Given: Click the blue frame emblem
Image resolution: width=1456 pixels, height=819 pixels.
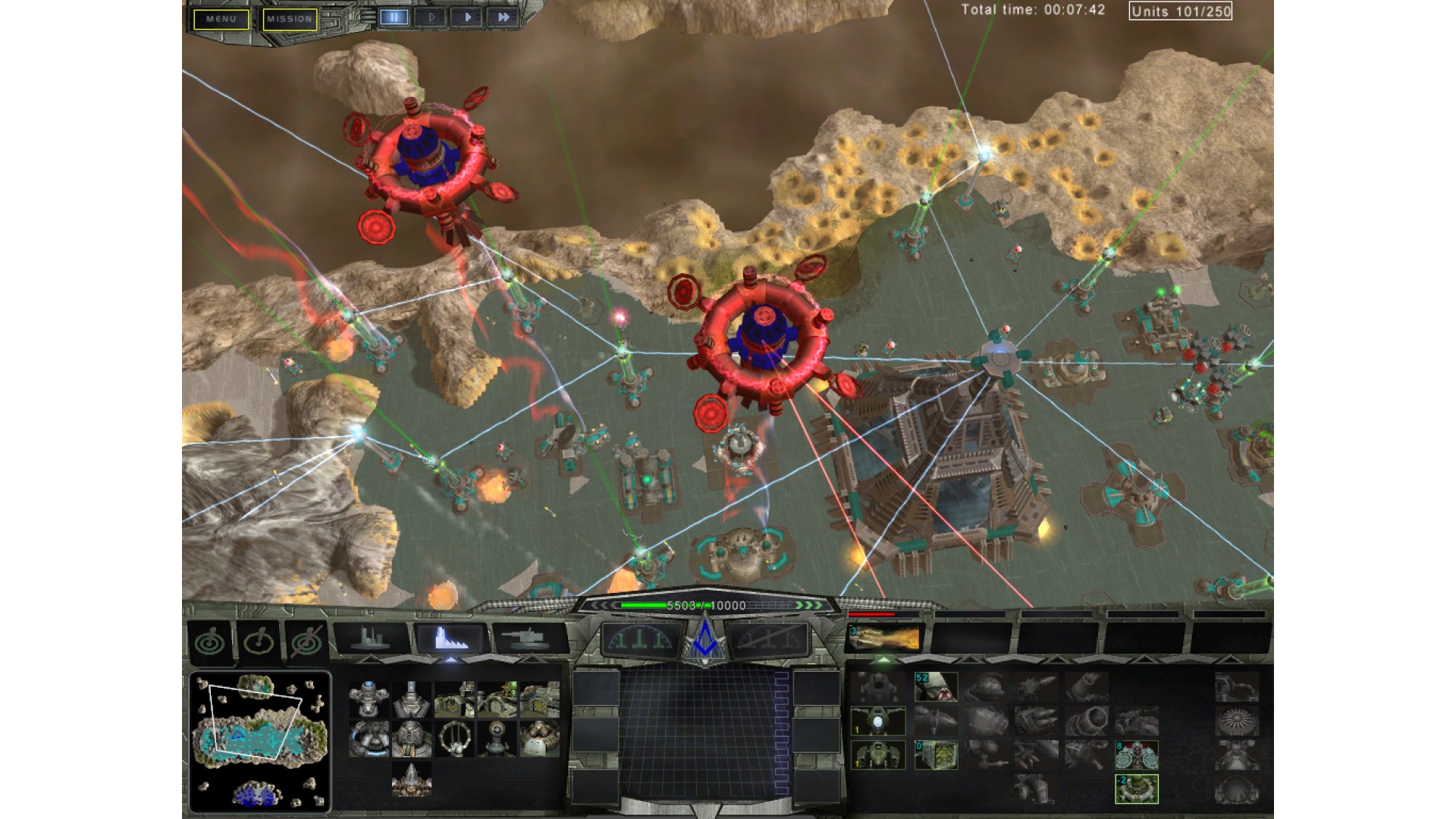Looking at the screenshot, I should 705,639.
